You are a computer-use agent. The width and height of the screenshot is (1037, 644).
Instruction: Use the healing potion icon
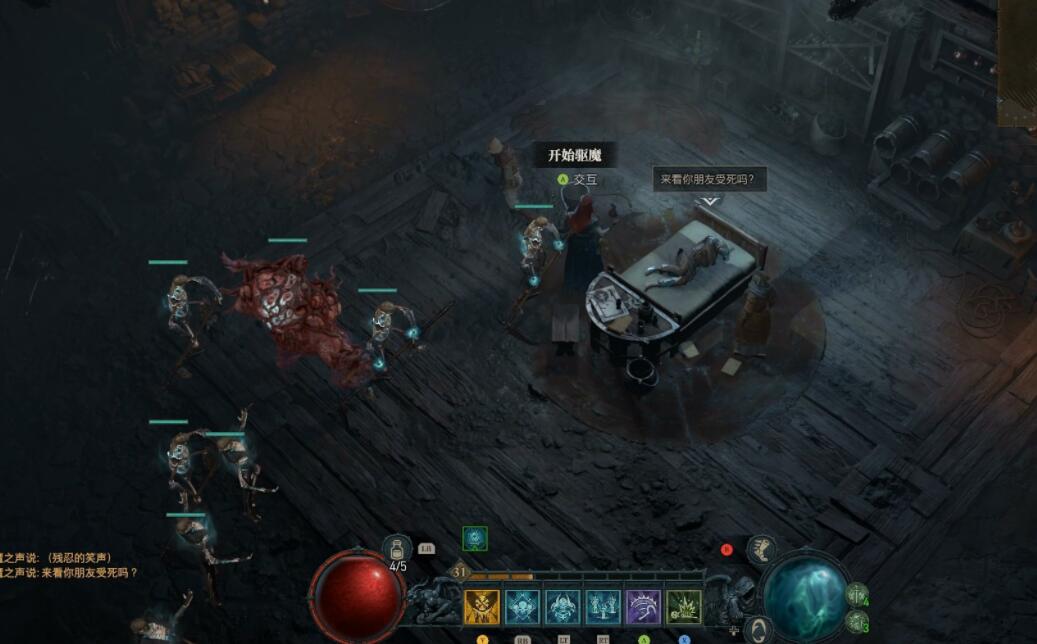(397, 549)
